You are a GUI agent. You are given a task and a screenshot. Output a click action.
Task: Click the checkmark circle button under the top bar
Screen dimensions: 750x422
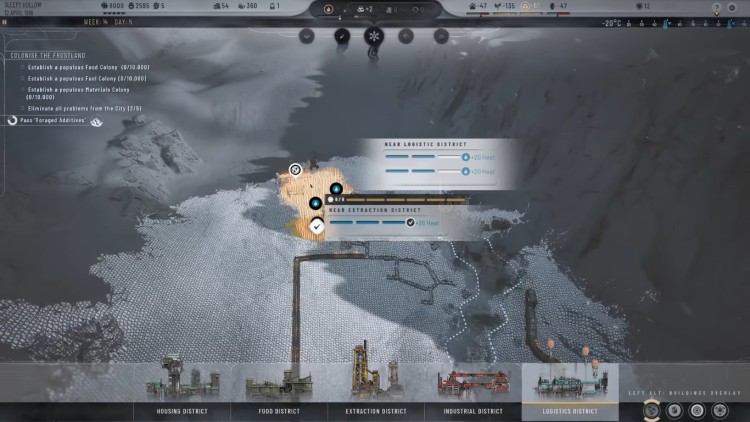(x=341, y=36)
